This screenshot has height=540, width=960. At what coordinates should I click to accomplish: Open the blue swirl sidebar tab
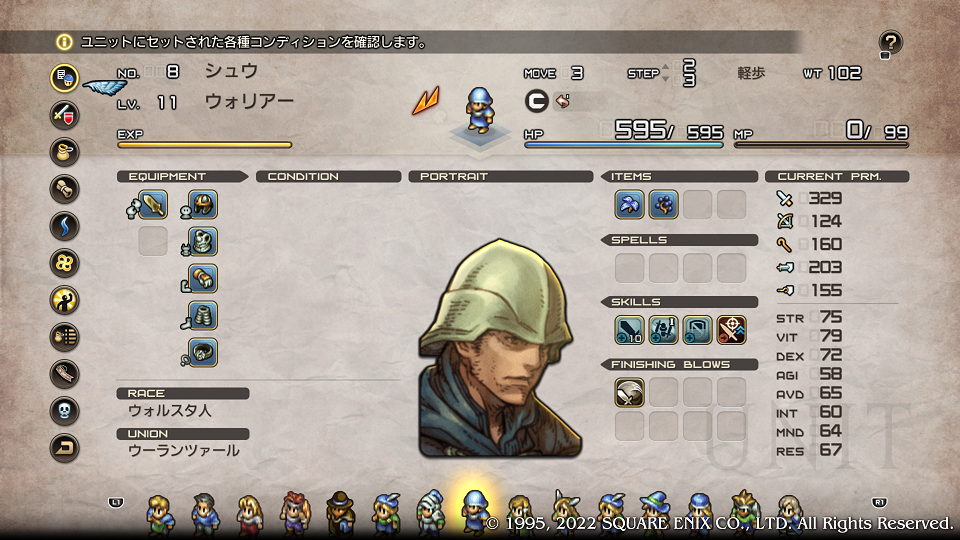[65, 225]
